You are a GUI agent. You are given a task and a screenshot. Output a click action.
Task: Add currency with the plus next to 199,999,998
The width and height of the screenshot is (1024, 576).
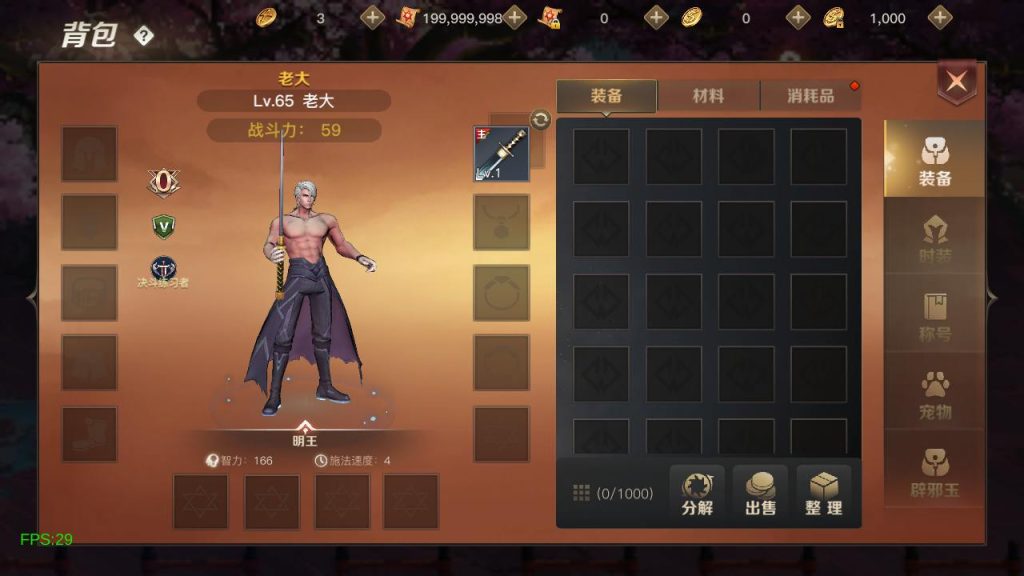point(515,17)
